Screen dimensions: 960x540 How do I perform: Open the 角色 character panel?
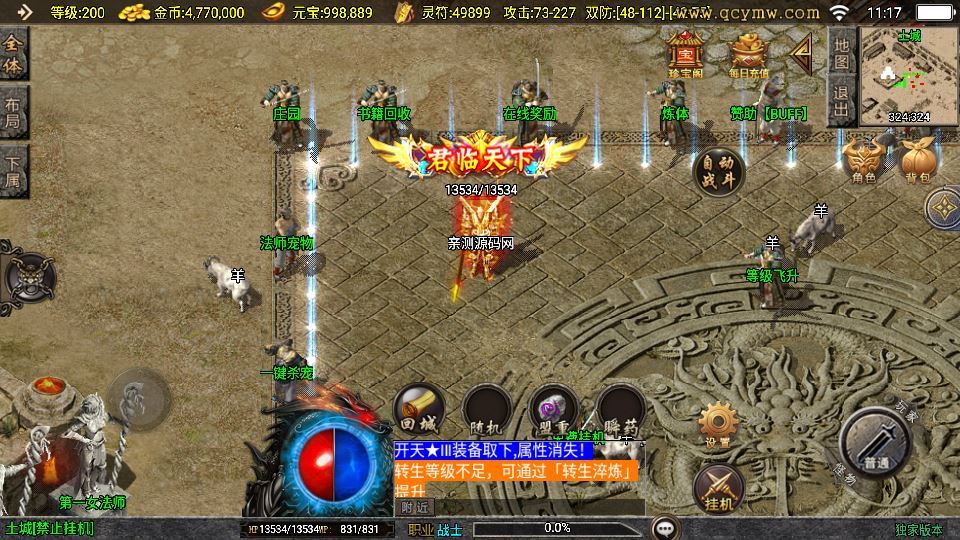pyautogui.click(x=863, y=160)
